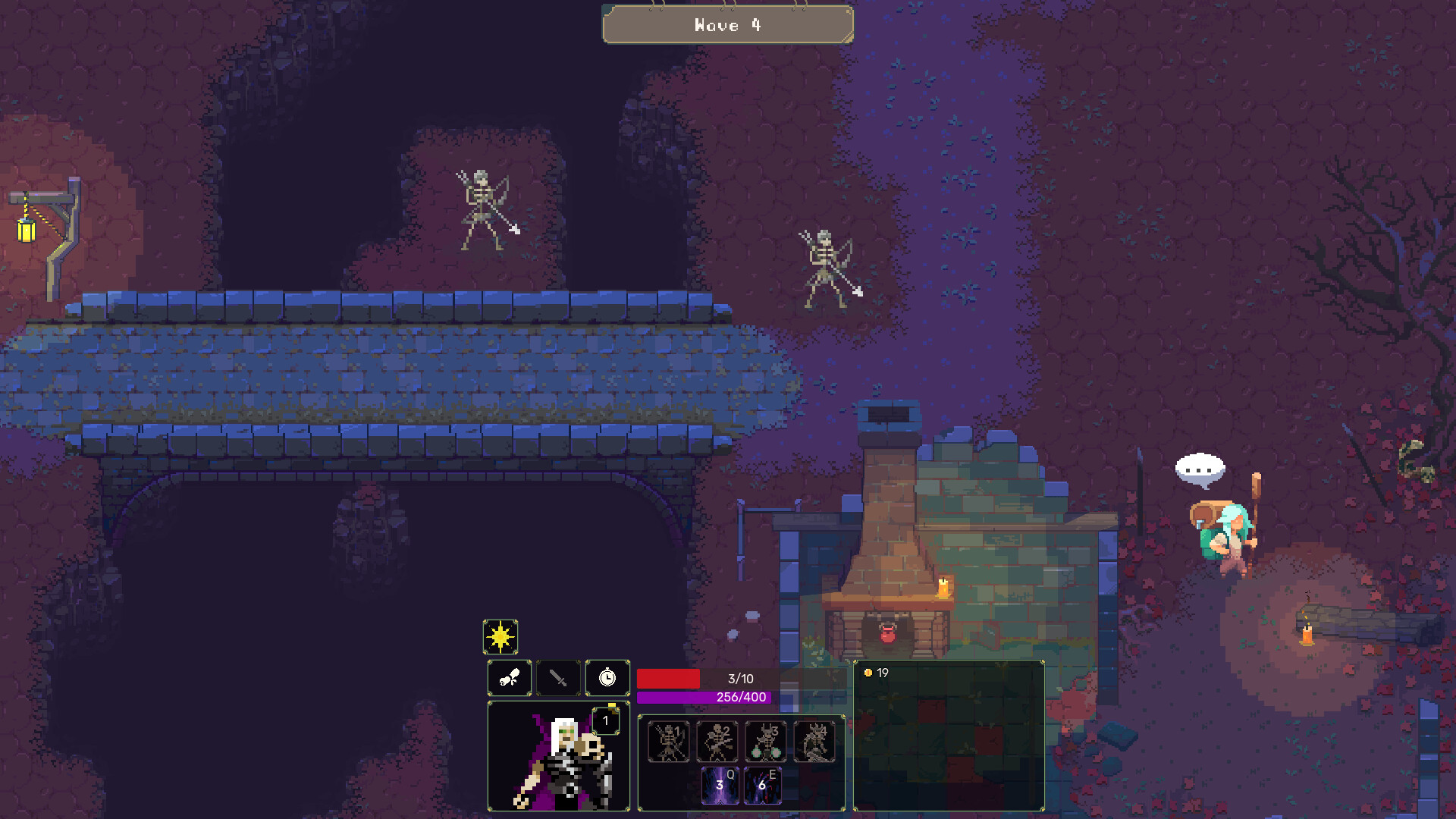This screenshot has width=1456, height=819.
Task: Click the purple 256/400 mana bar
Action: [705, 697]
